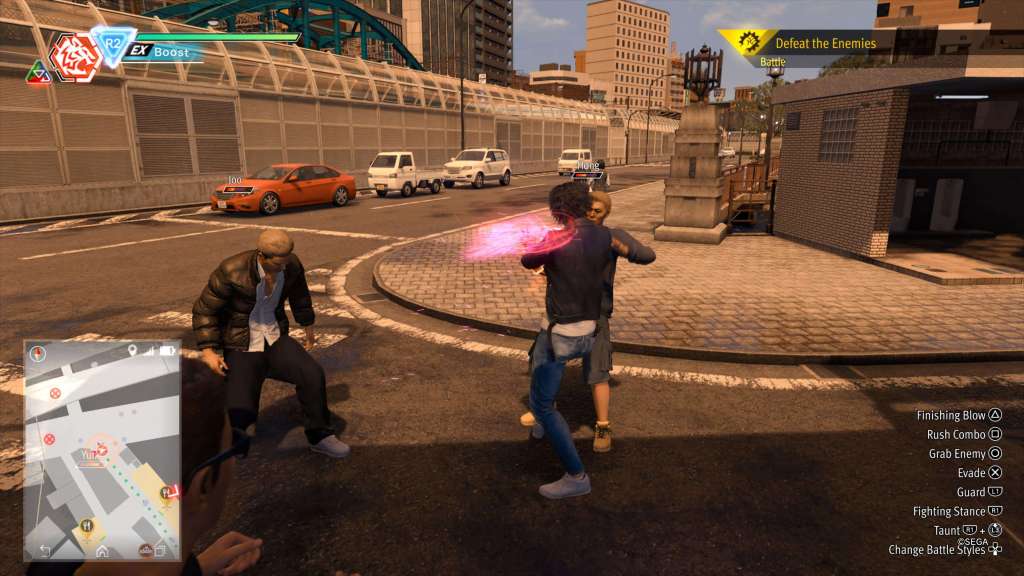Click the compass icon on the minimap

click(x=39, y=353)
